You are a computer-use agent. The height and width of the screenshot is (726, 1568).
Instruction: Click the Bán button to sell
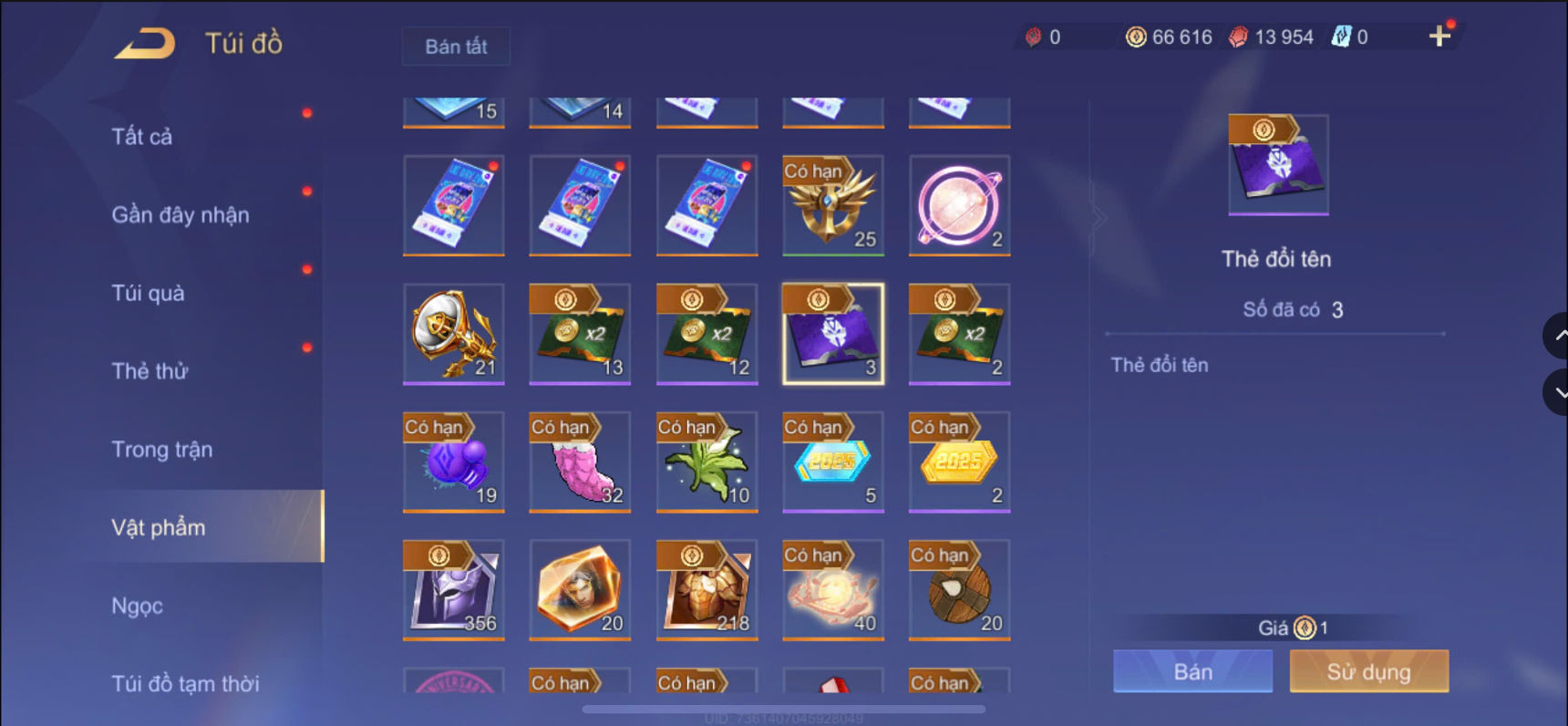click(1191, 670)
